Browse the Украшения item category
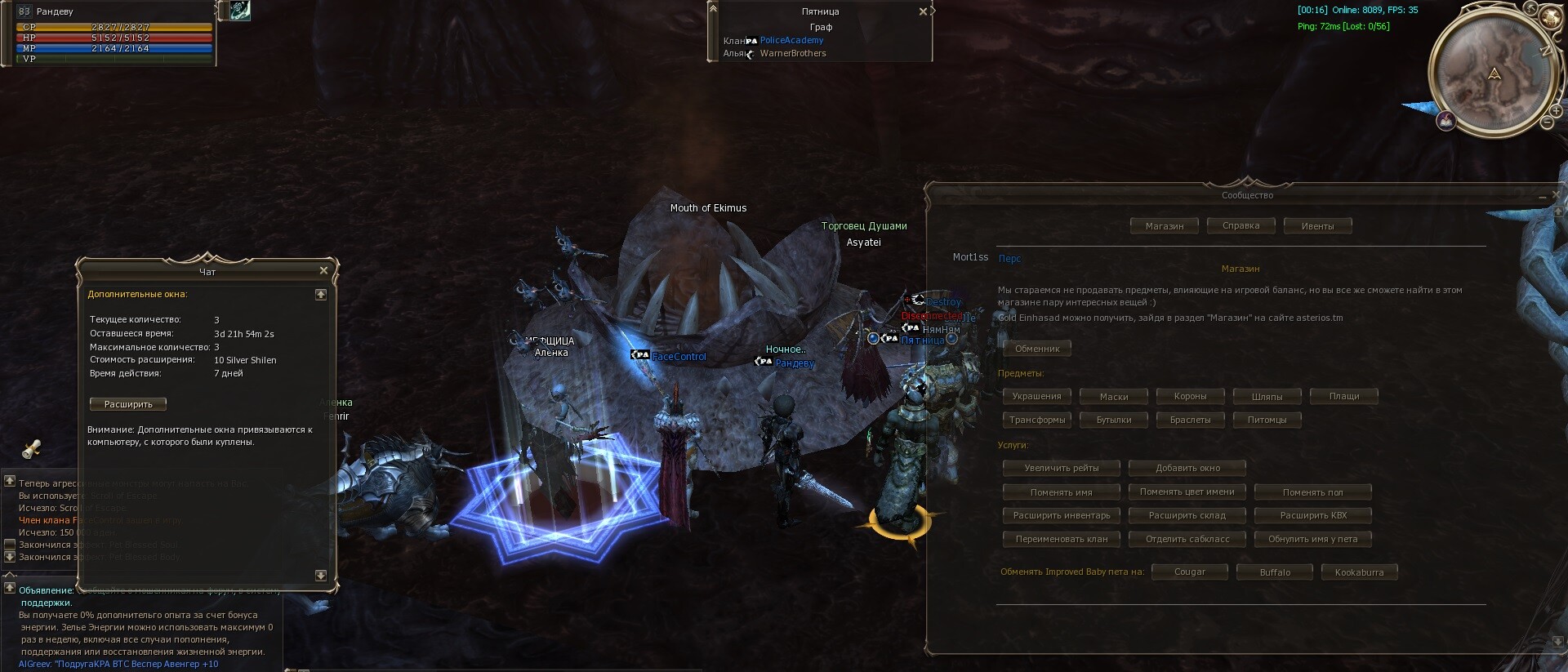Image resolution: width=1568 pixels, height=672 pixels. pyautogui.click(x=1036, y=397)
